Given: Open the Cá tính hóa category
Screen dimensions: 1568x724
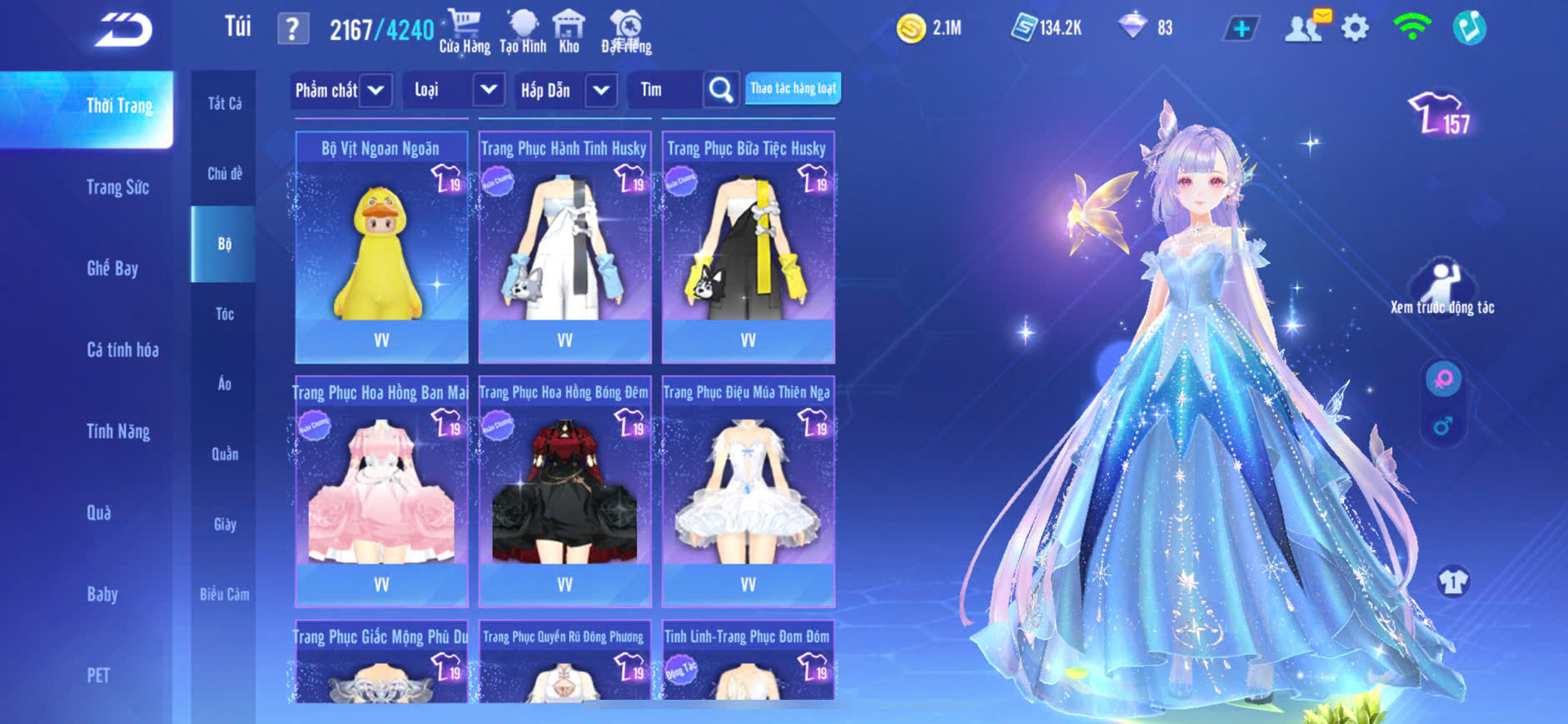Looking at the screenshot, I should (122, 350).
